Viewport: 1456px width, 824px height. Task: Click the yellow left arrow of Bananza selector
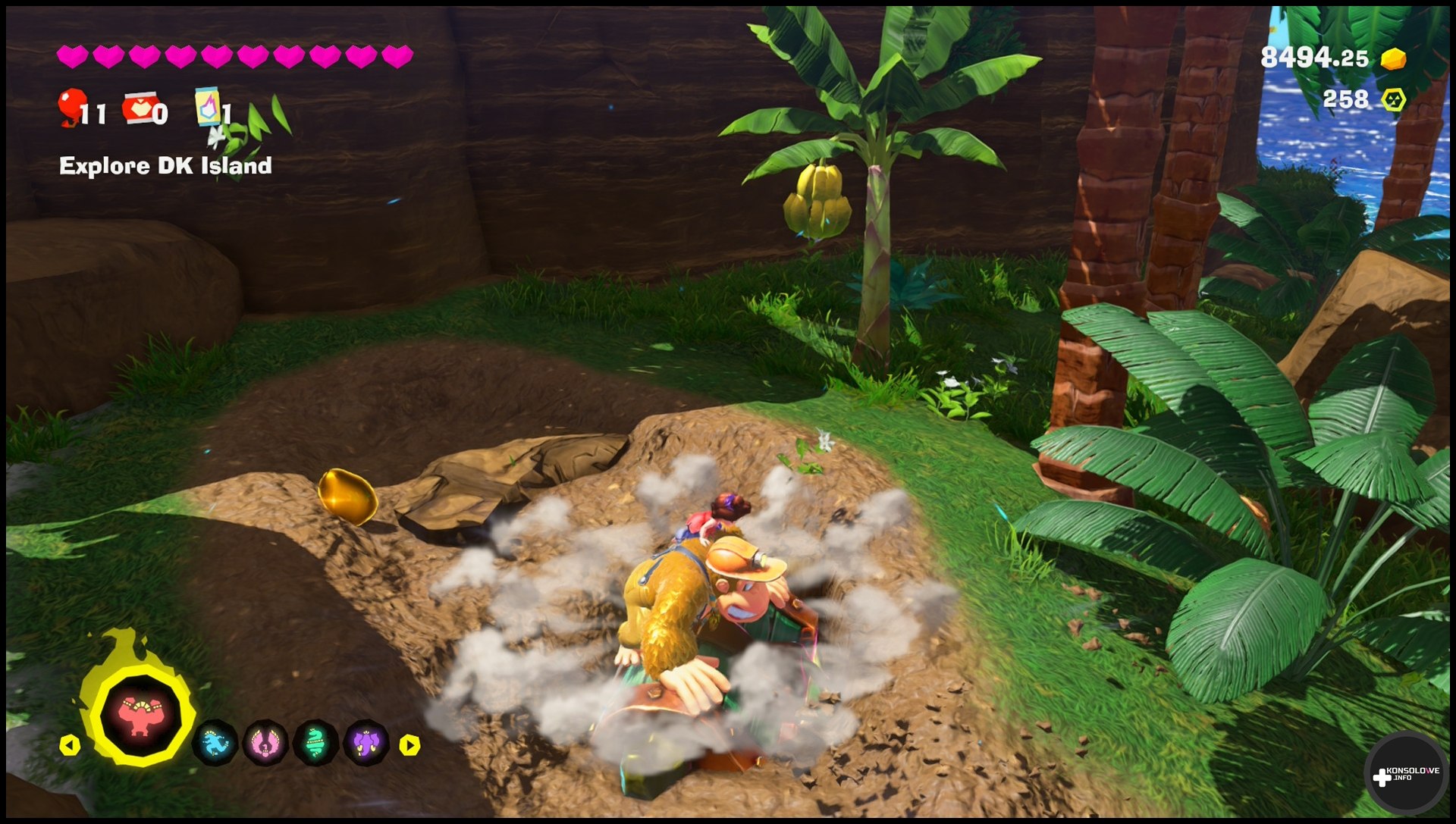[70, 745]
